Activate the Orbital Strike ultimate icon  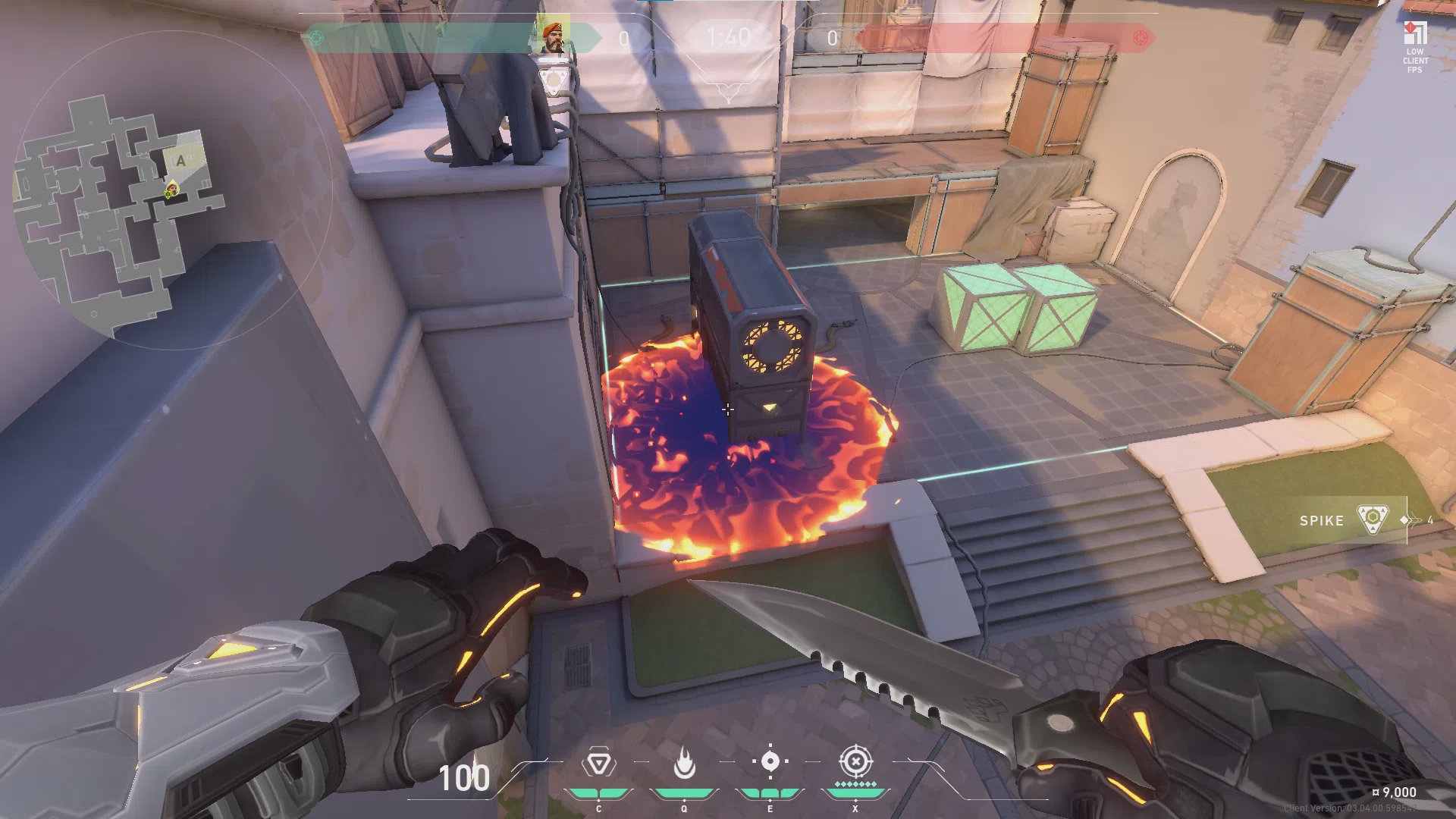[x=855, y=761]
